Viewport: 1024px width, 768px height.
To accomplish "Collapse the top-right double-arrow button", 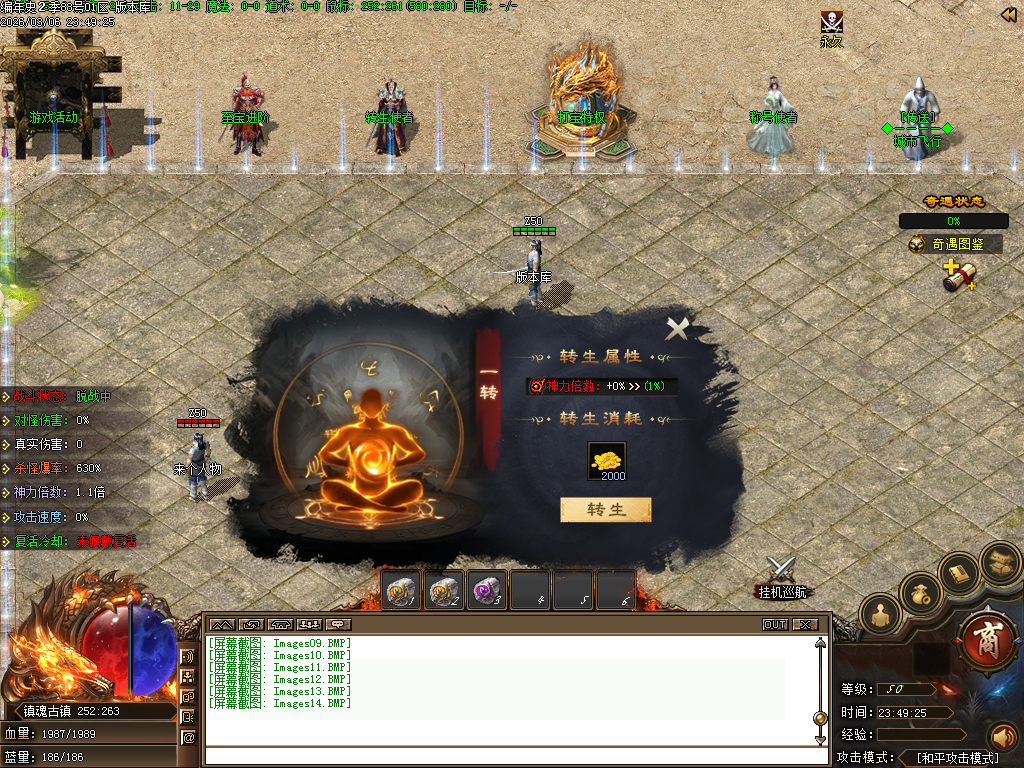I will [x=1009, y=14].
